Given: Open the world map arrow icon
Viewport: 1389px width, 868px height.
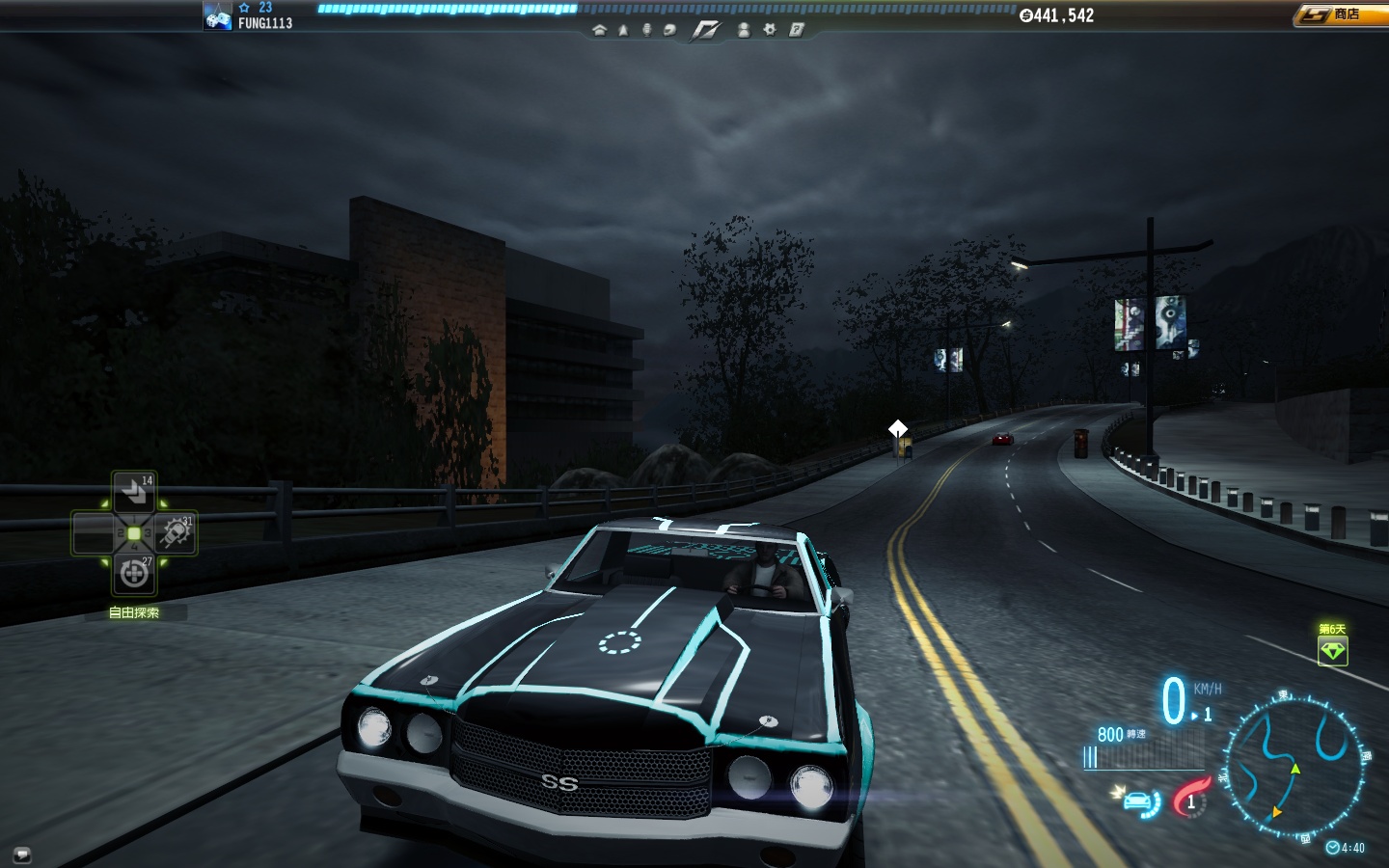Looking at the screenshot, I should point(623,30).
